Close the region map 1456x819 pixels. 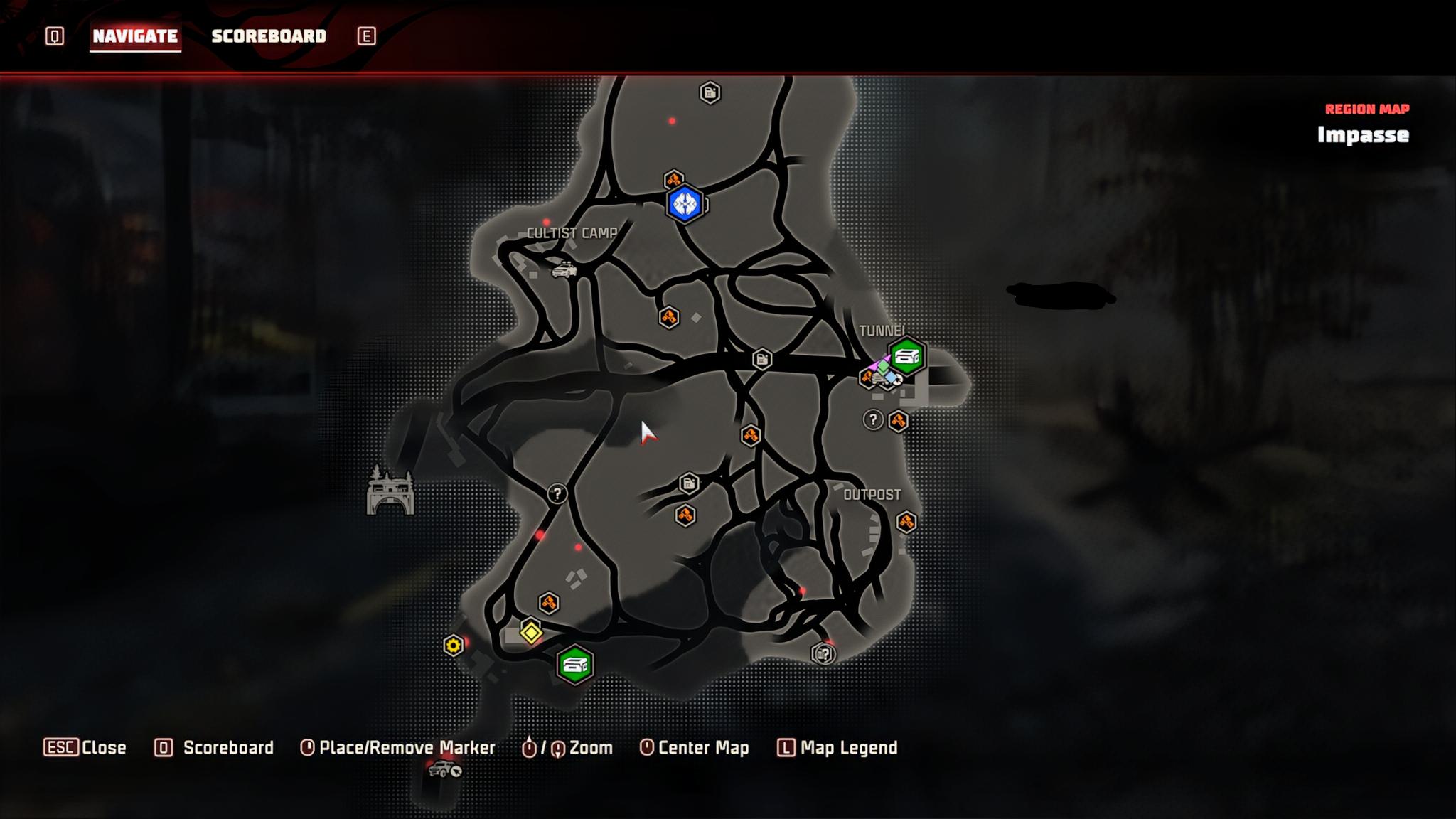click(x=85, y=748)
